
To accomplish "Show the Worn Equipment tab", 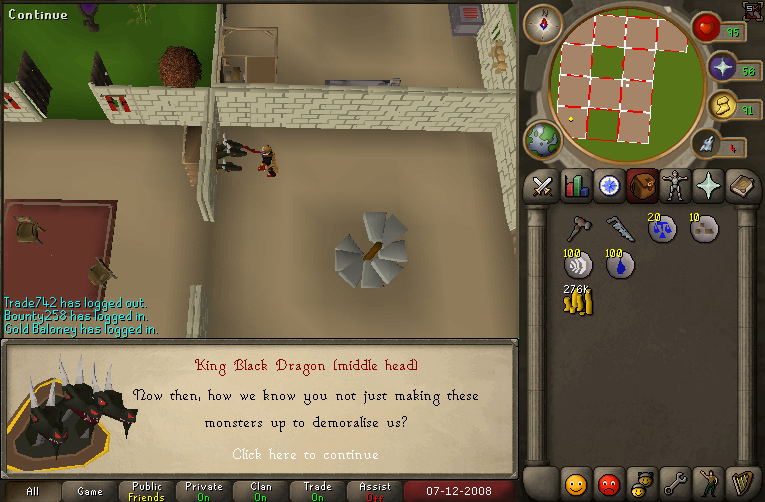I will [x=677, y=186].
